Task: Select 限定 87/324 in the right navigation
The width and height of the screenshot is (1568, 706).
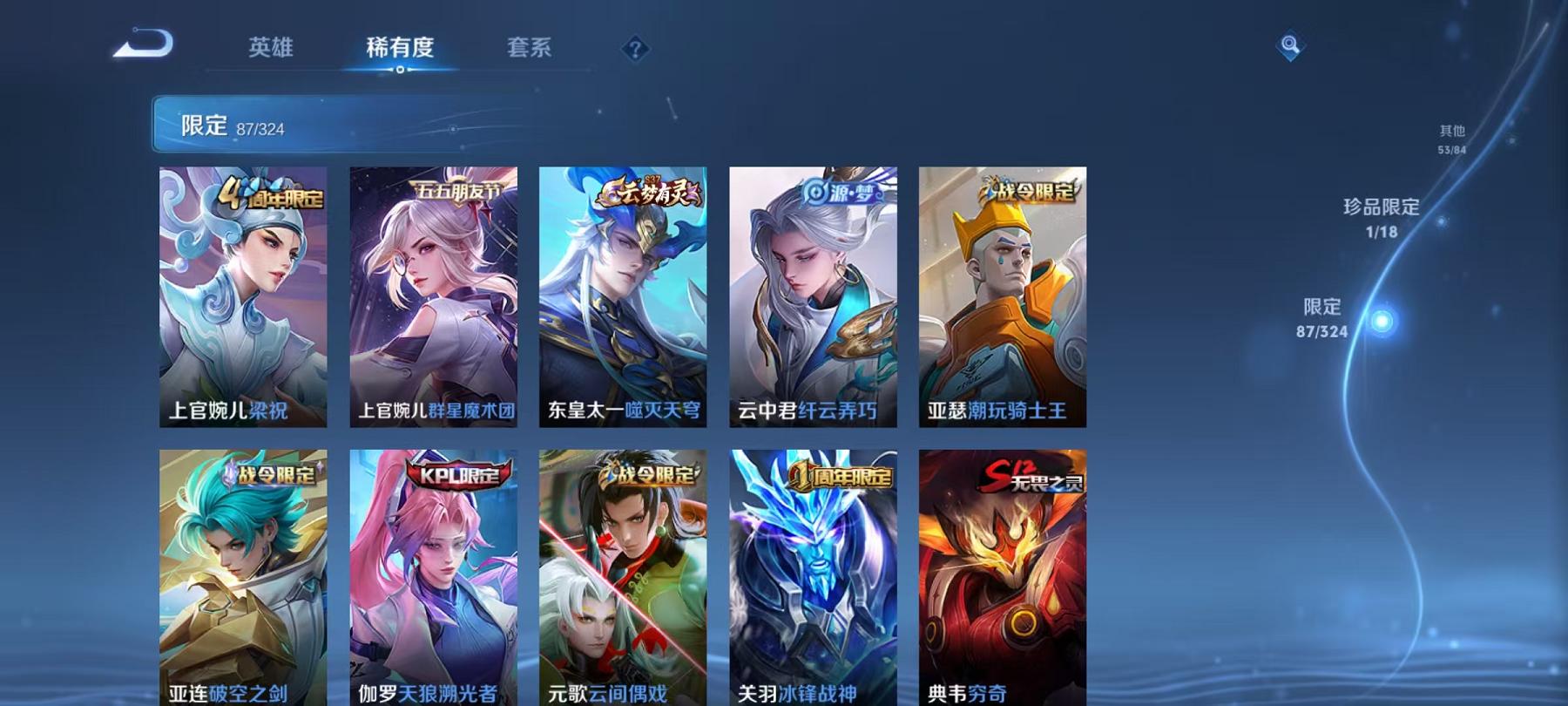Action: [x=1324, y=318]
